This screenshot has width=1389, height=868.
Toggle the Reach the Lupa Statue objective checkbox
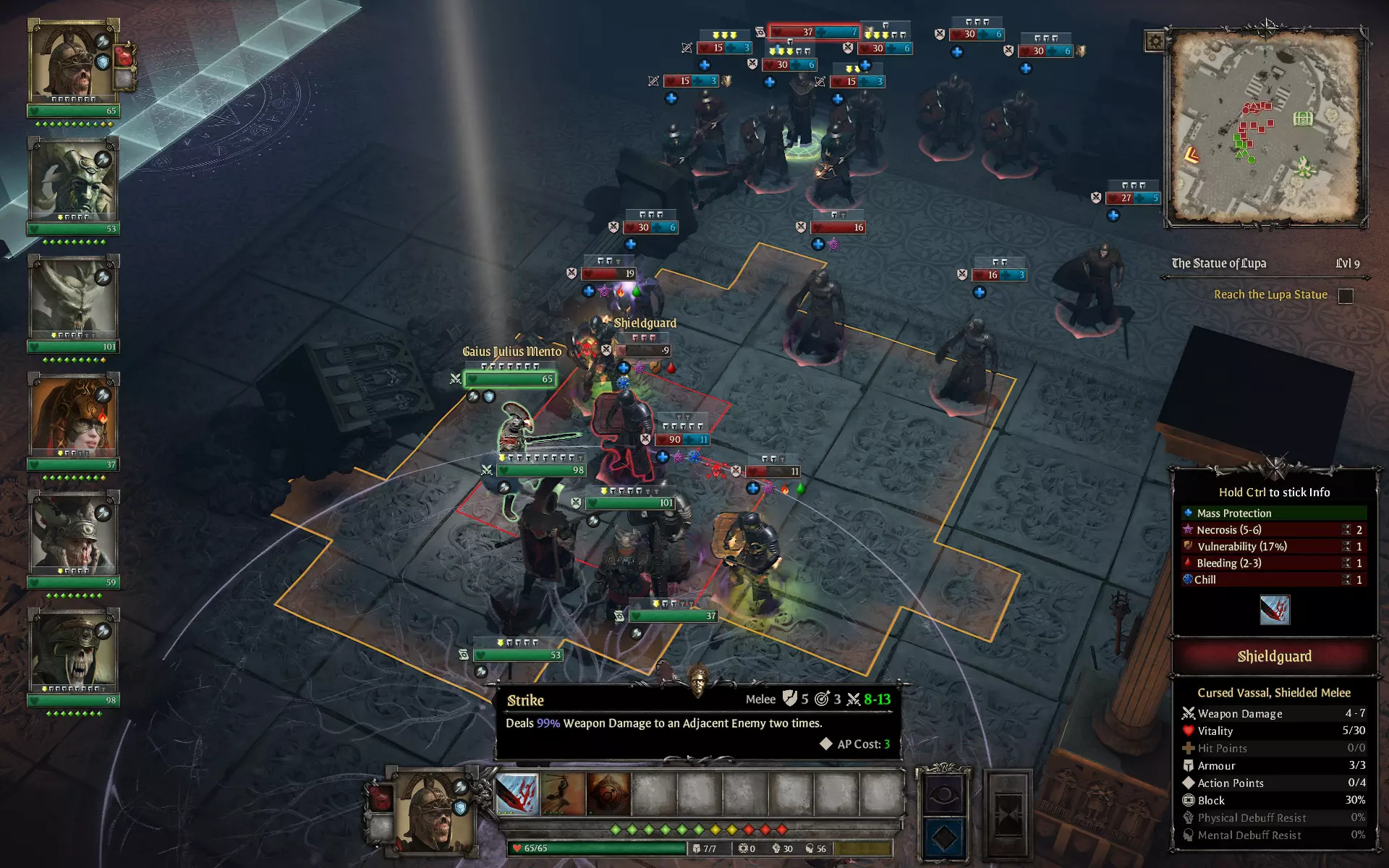click(1346, 296)
